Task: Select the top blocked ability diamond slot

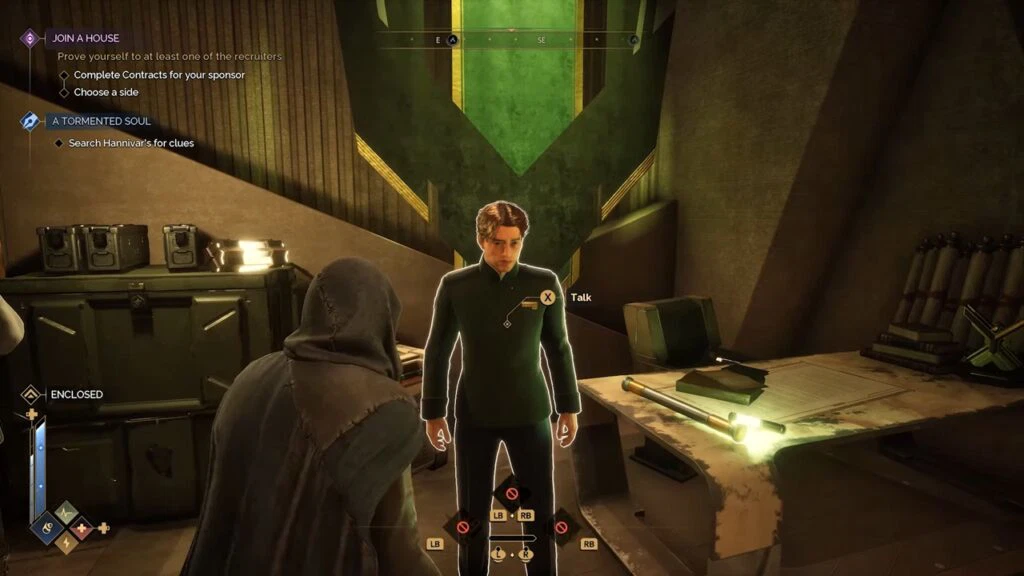Action: click(511, 493)
